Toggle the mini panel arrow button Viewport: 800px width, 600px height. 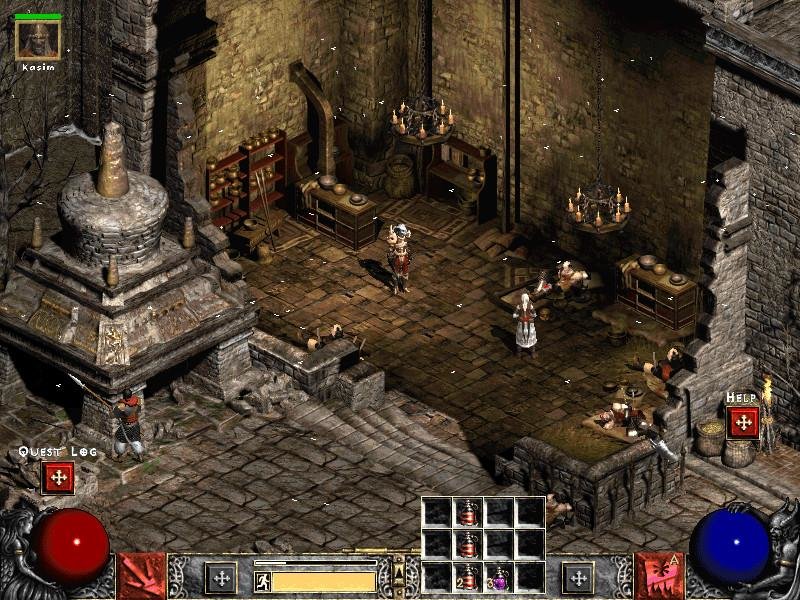399,574
